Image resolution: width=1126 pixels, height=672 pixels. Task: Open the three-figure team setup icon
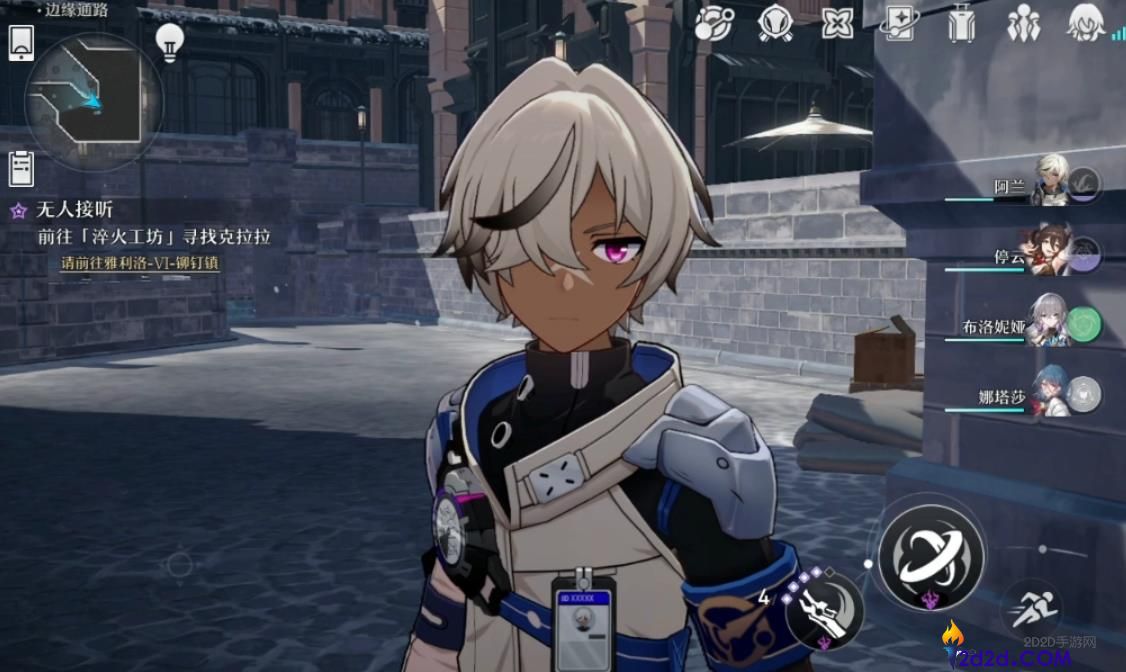(1023, 23)
